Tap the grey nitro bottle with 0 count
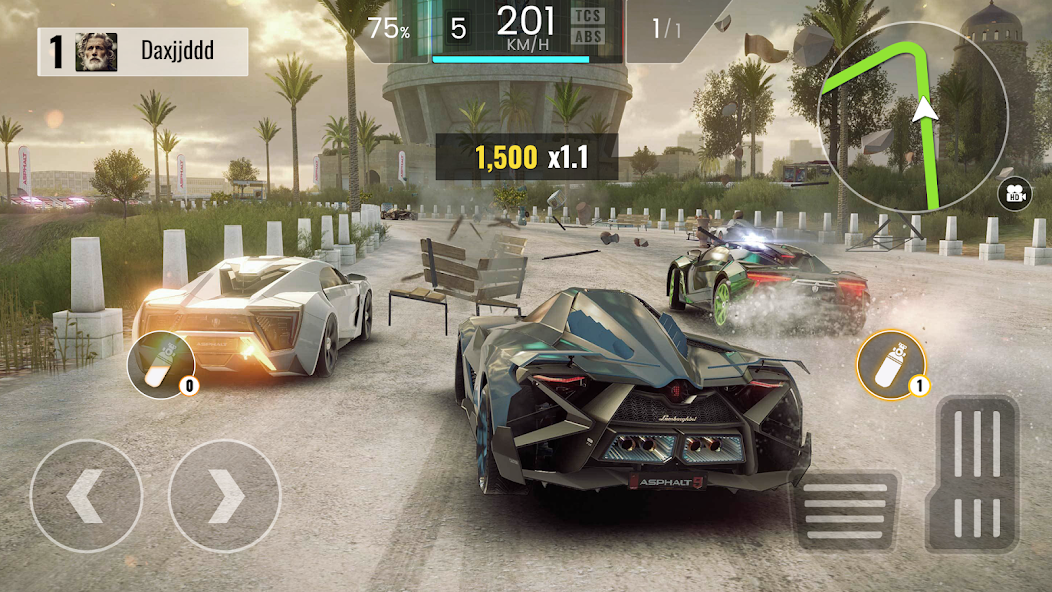 [x=158, y=360]
